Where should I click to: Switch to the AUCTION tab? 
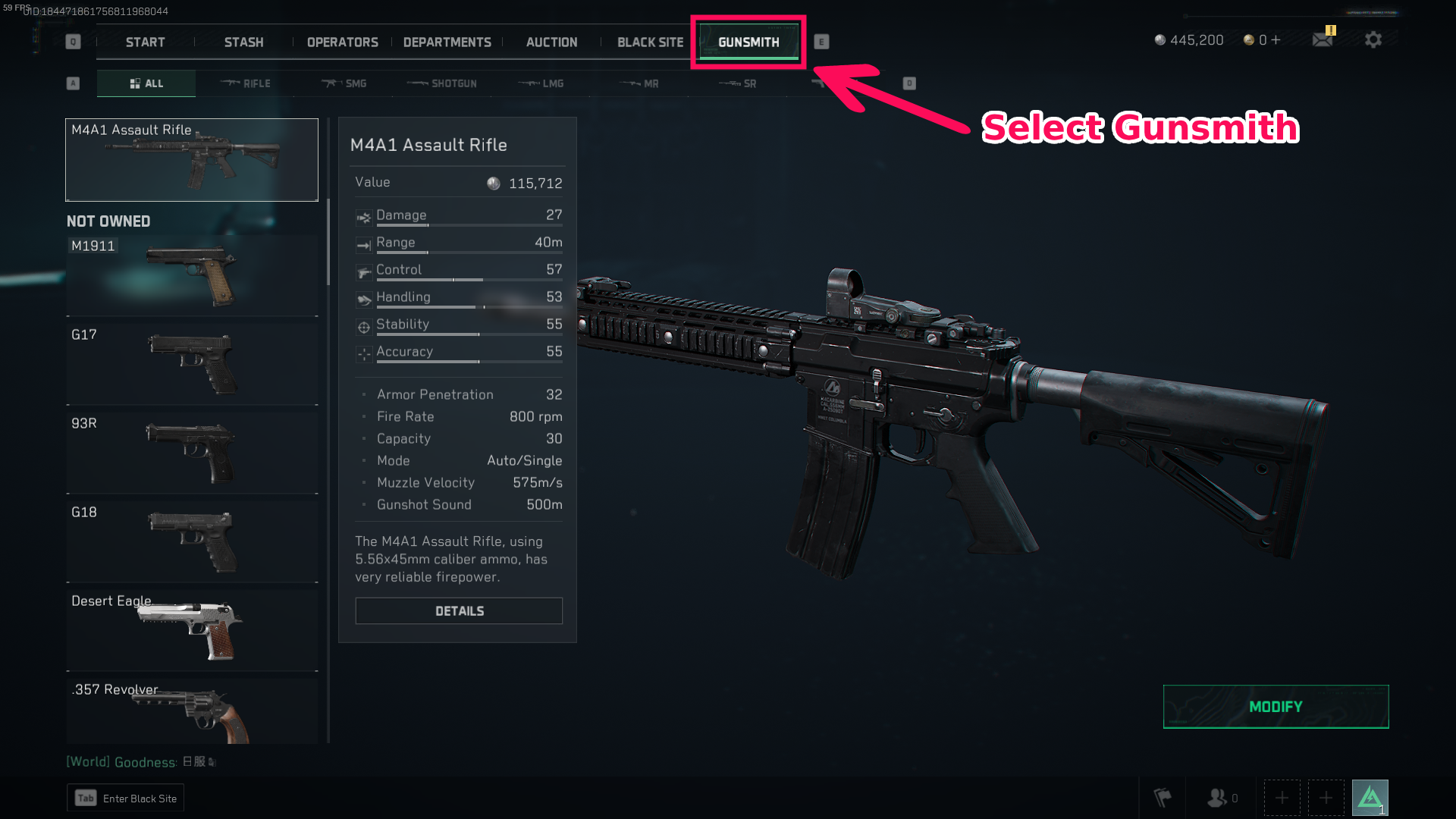[x=551, y=42]
